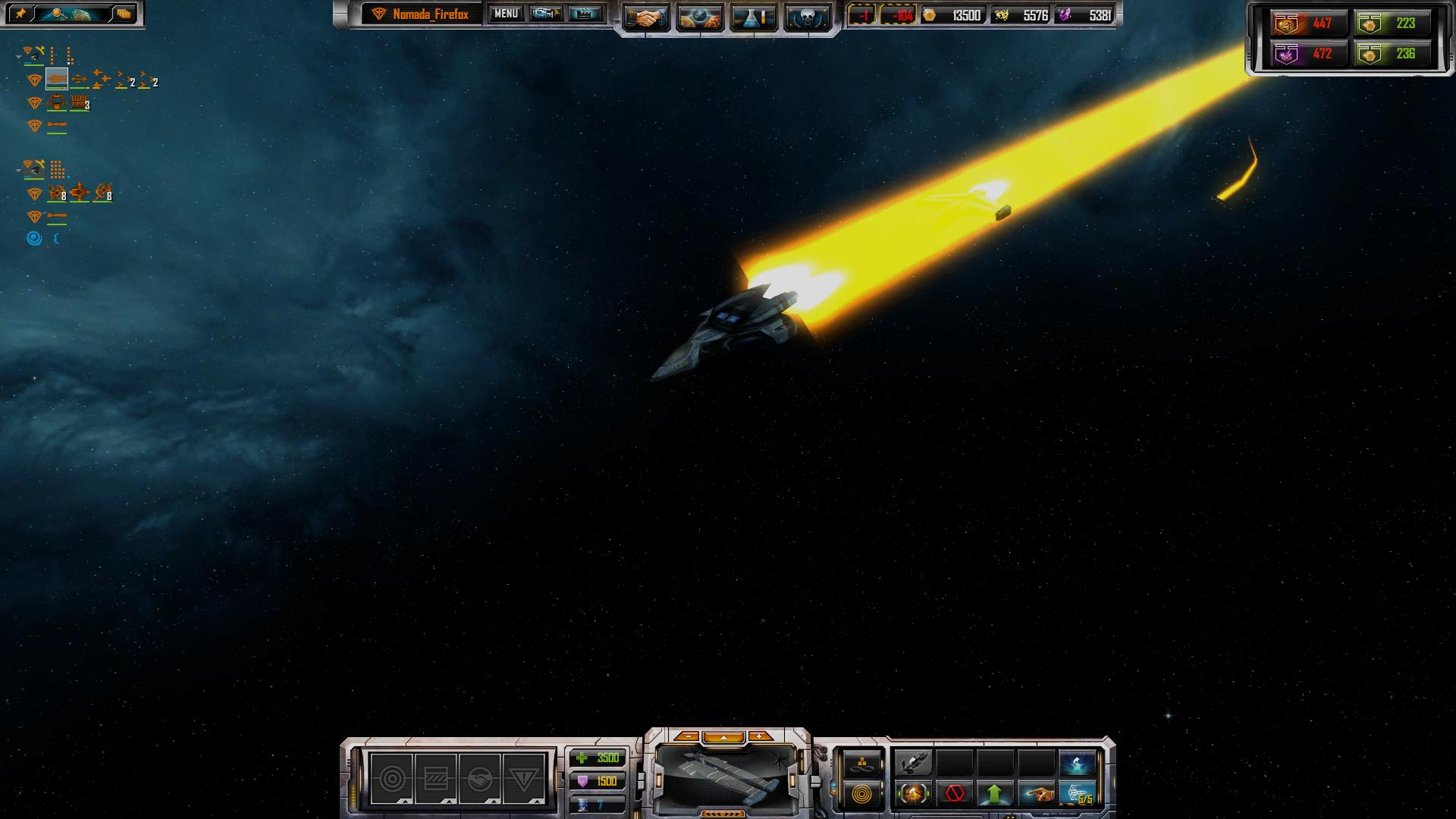This screenshot has height=819, width=1456.
Task: Open the MENU button
Action: [505, 14]
